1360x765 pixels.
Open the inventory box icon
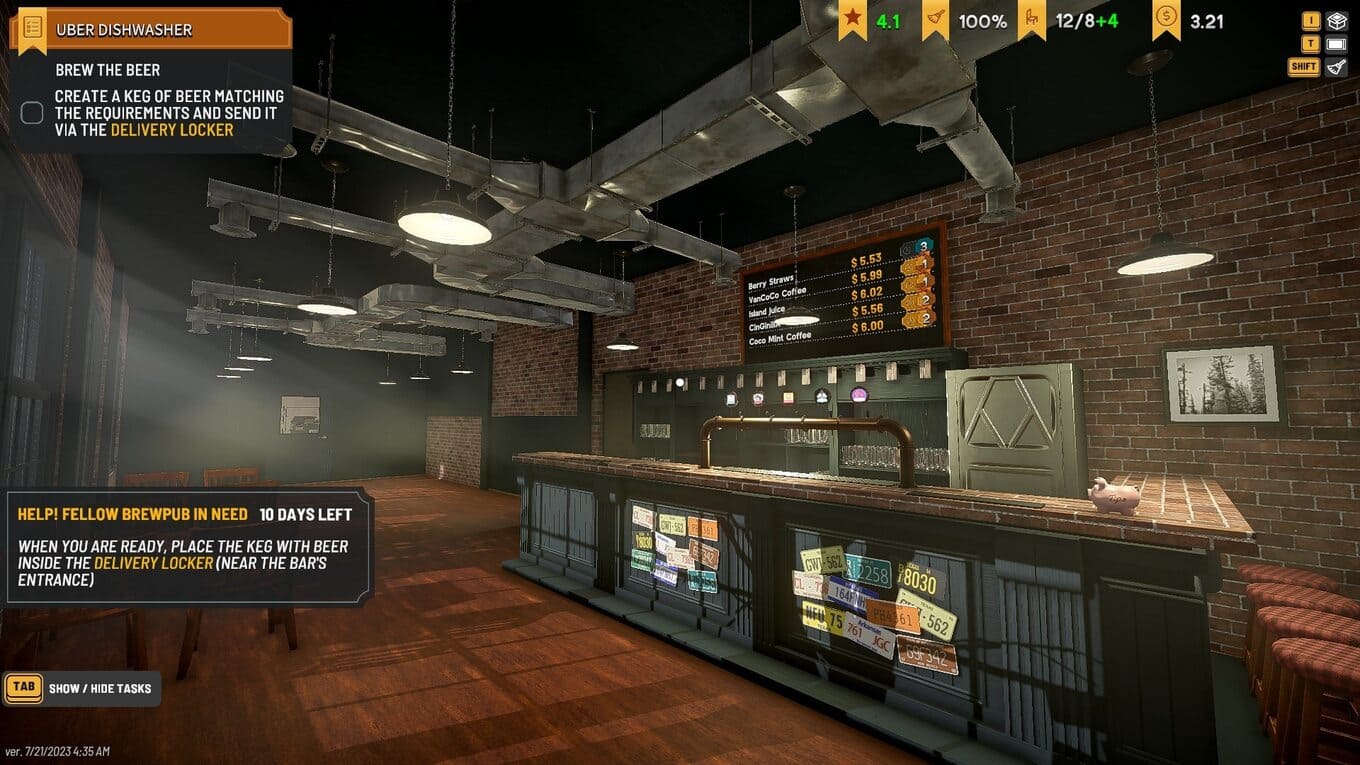[x=1336, y=21]
